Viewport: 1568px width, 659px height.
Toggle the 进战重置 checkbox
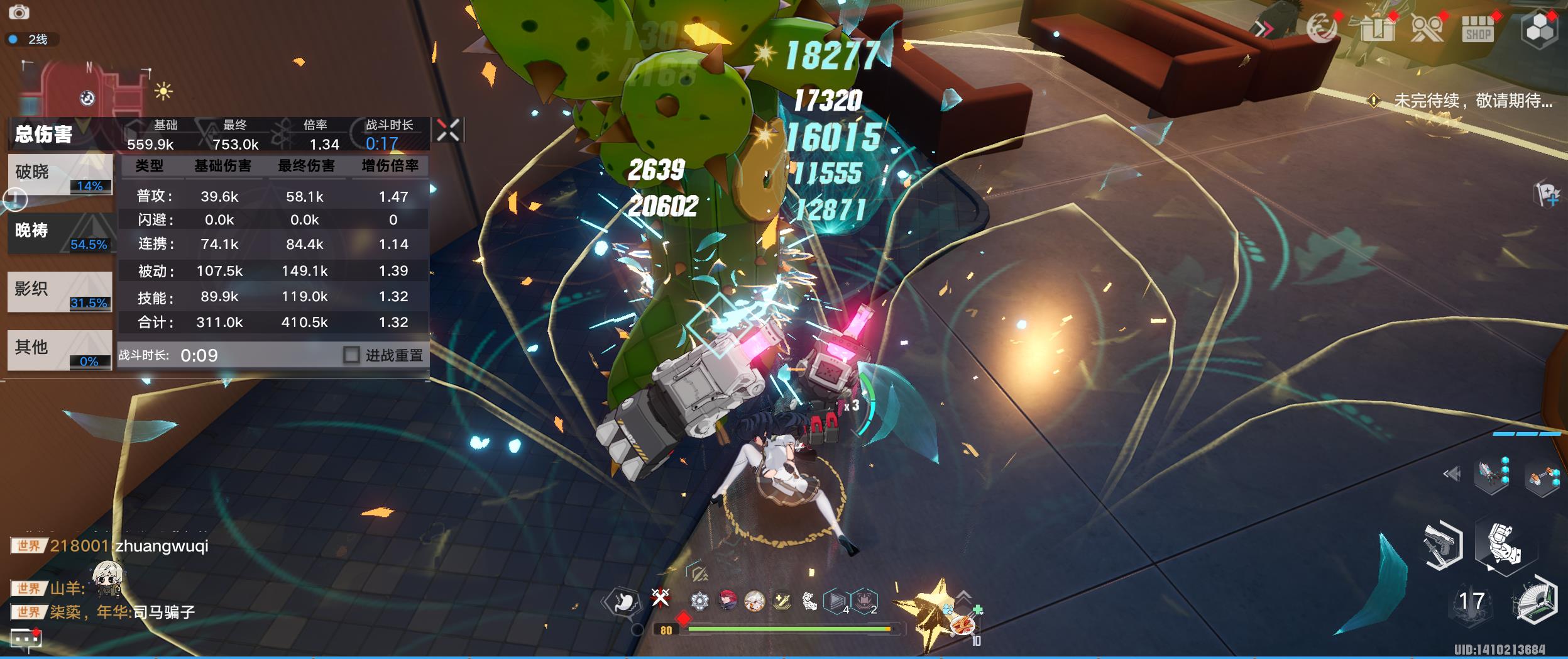pos(351,355)
